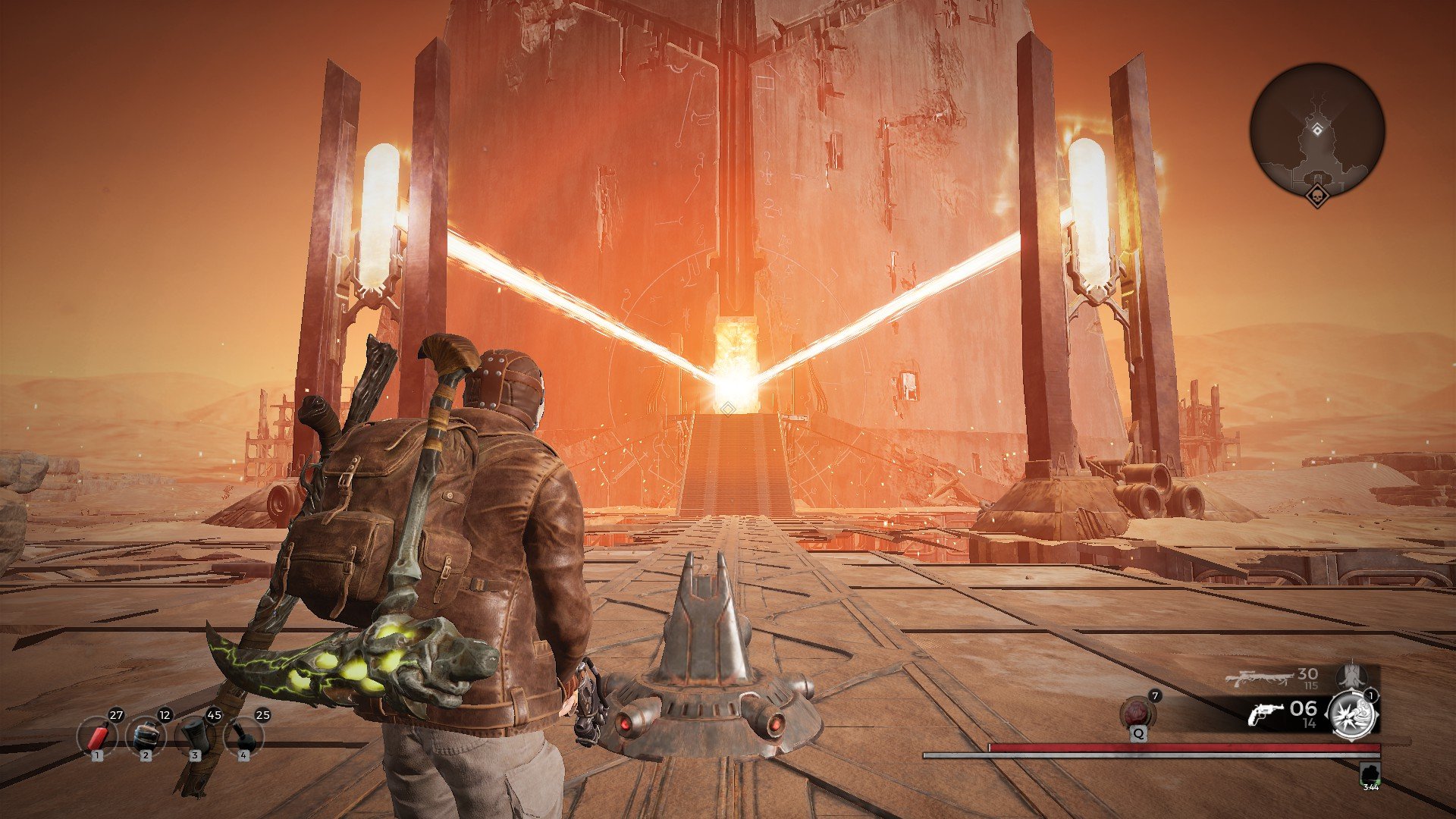Choose the black bottle quick slot

click(x=243, y=736)
